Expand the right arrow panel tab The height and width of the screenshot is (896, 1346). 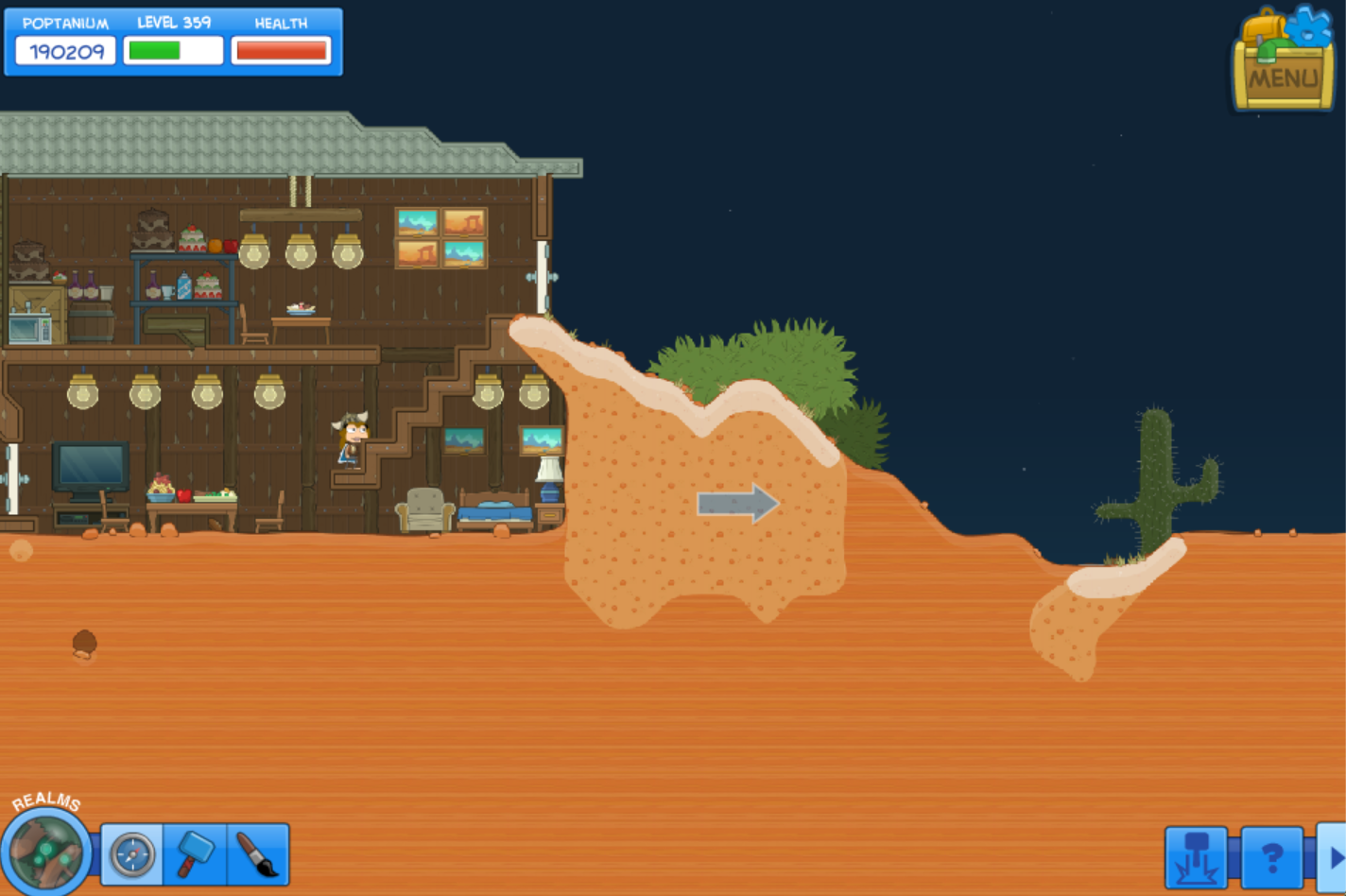pyautogui.click(x=1334, y=857)
